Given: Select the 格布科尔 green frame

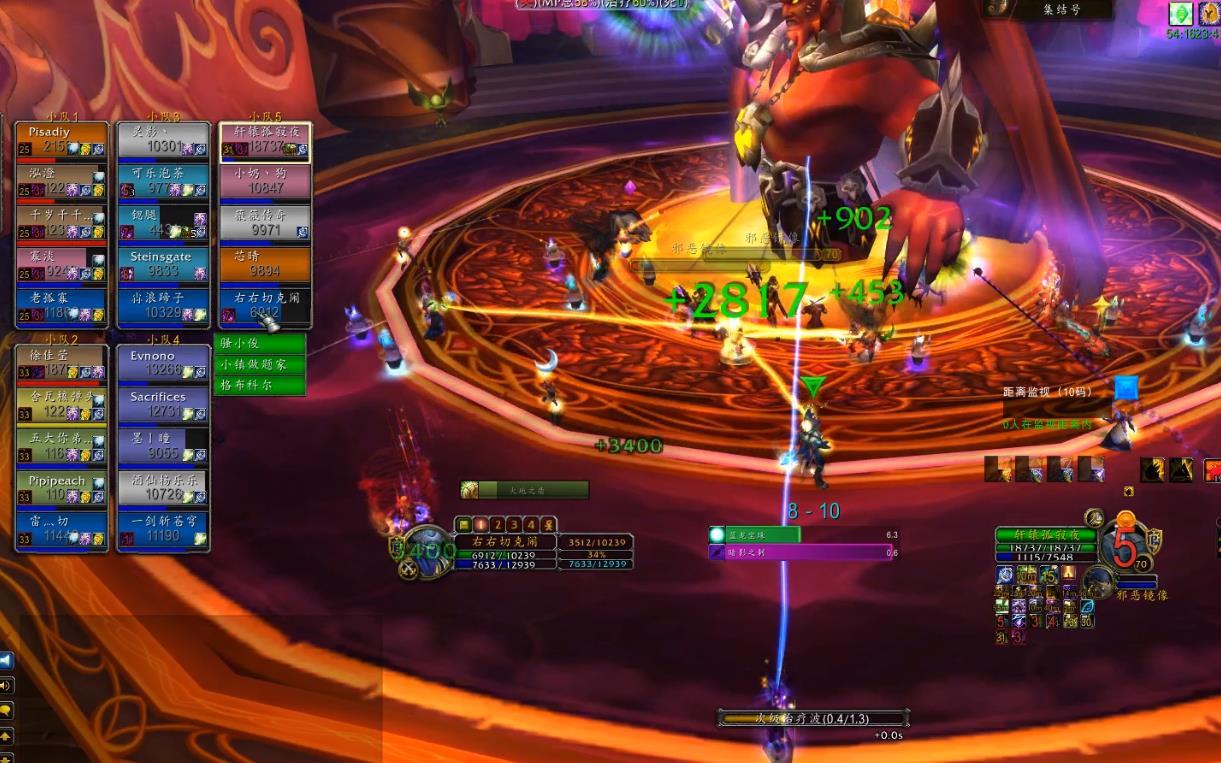Looking at the screenshot, I should tap(259, 385).
